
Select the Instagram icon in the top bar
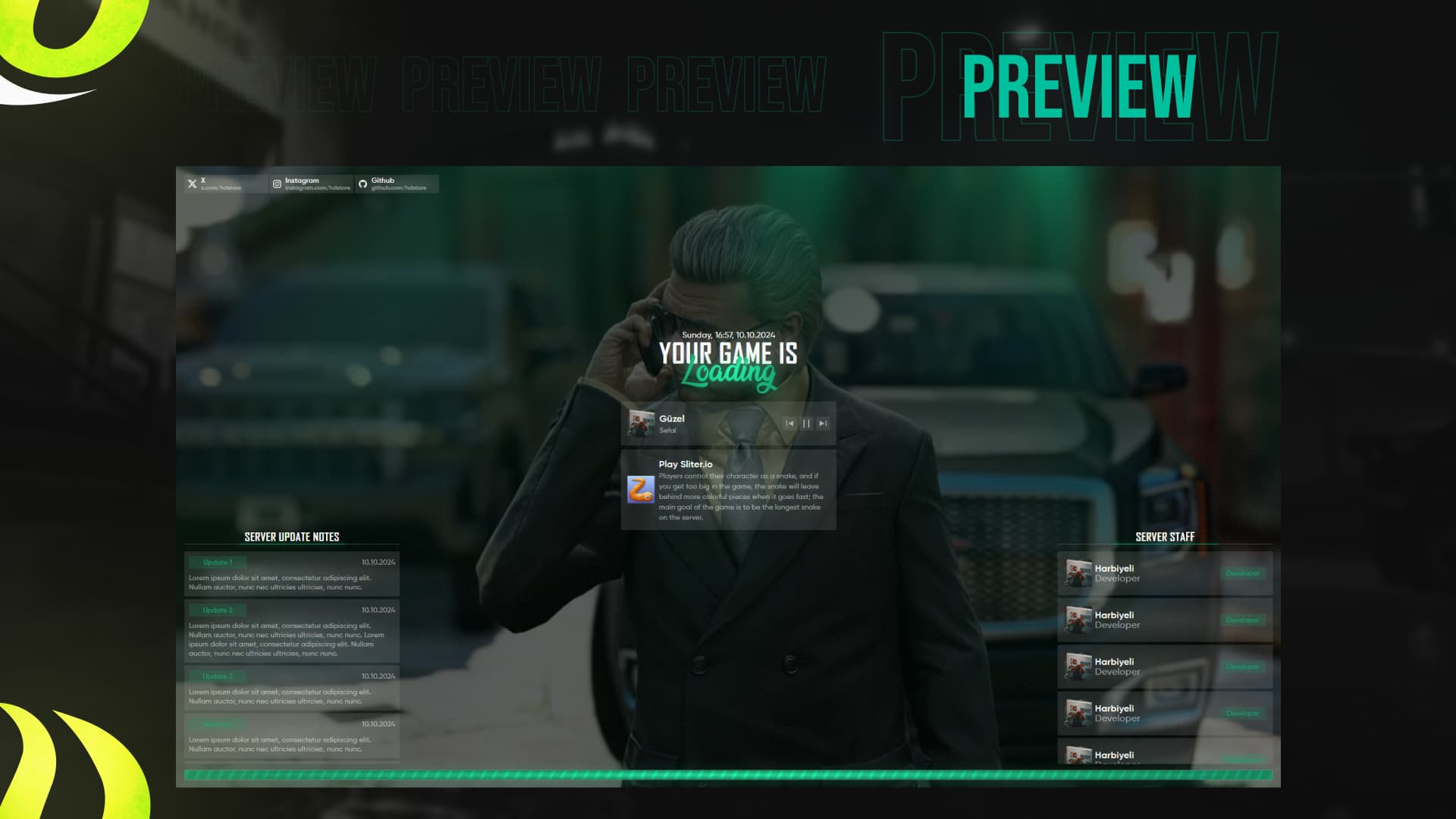click(x=278, y=182)
